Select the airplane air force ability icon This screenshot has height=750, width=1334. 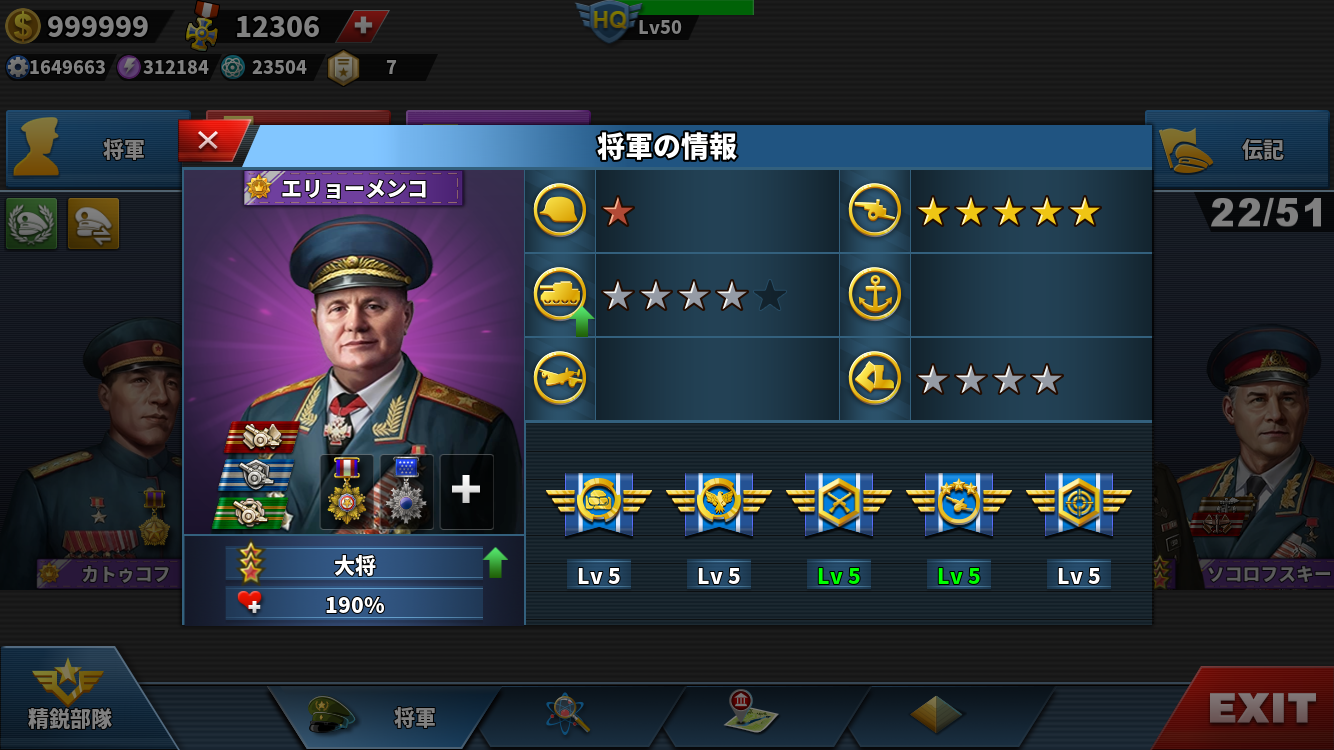click(559, 378)
